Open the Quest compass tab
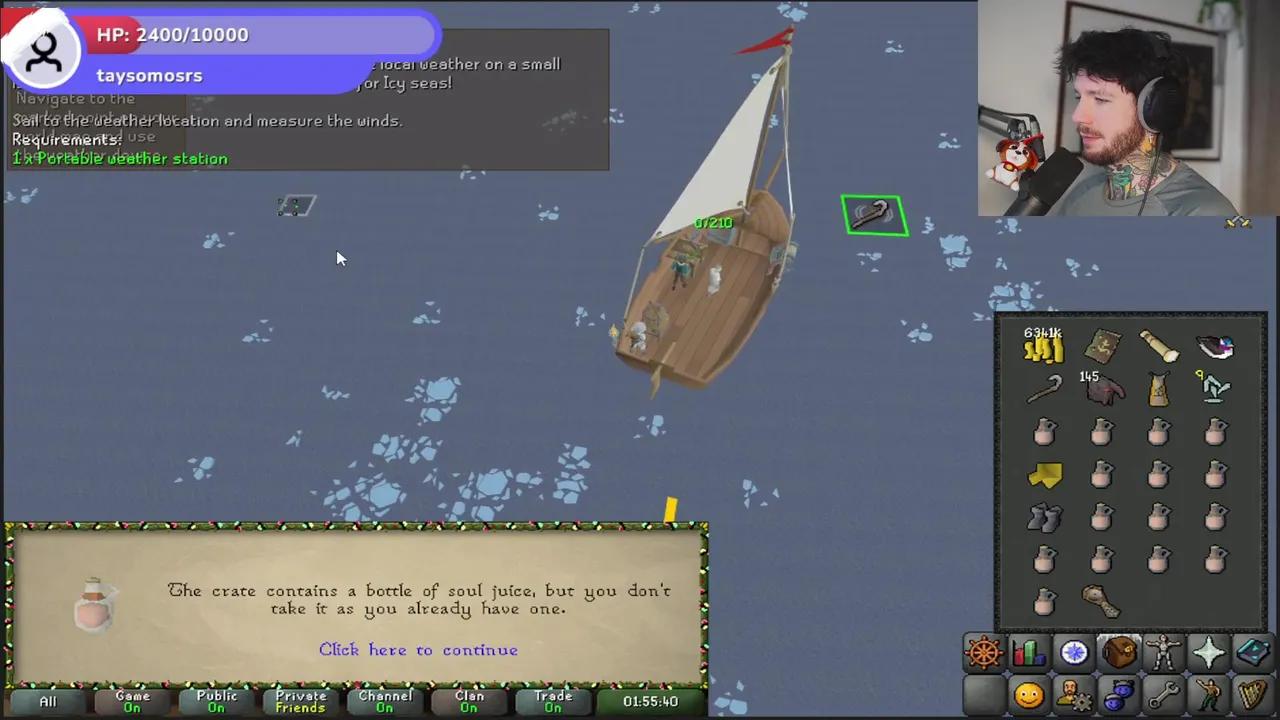The width and height of the screenshot is (1280, 720). (x=1073, y=652)
